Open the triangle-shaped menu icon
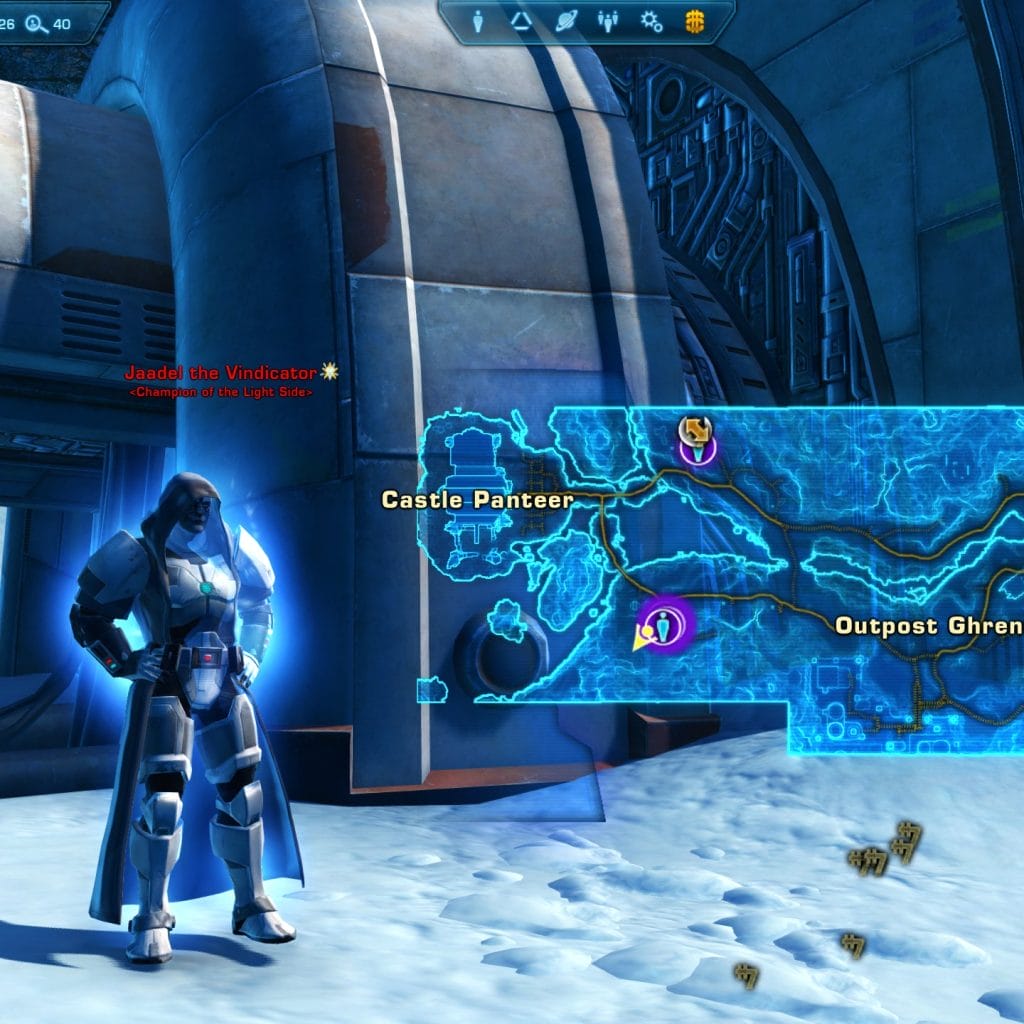Image resolution: width=1024 pixels, height=1024 pixels. pyautogui.click(x=521, y=22)
